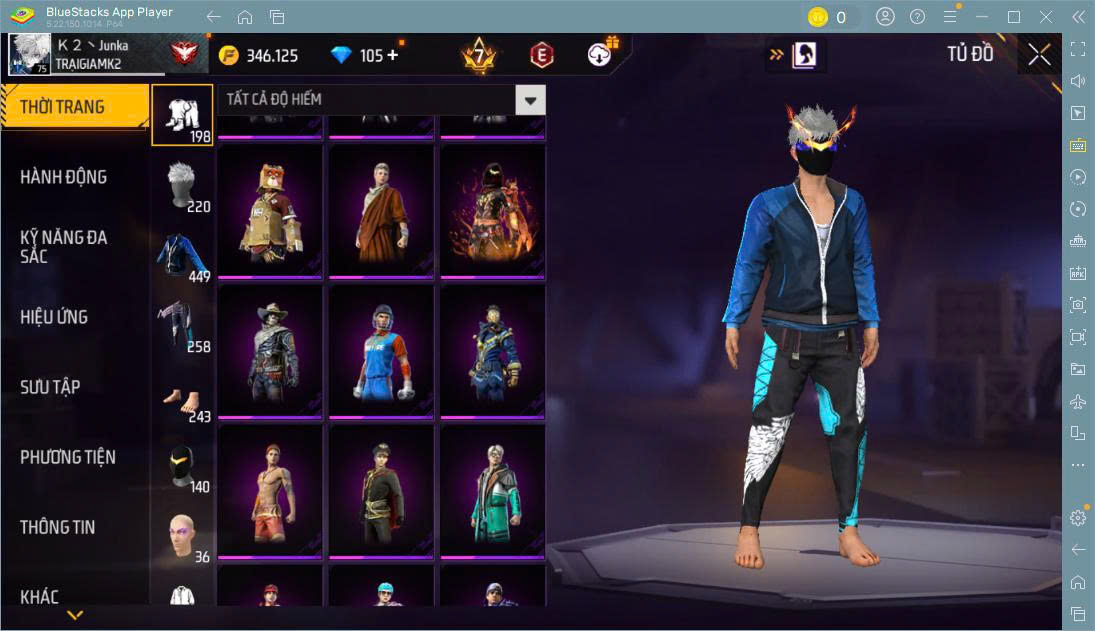The image size is (1095, 631).
Task: Choose the brown toga robe outfit
Action: (x=381, y=212)
